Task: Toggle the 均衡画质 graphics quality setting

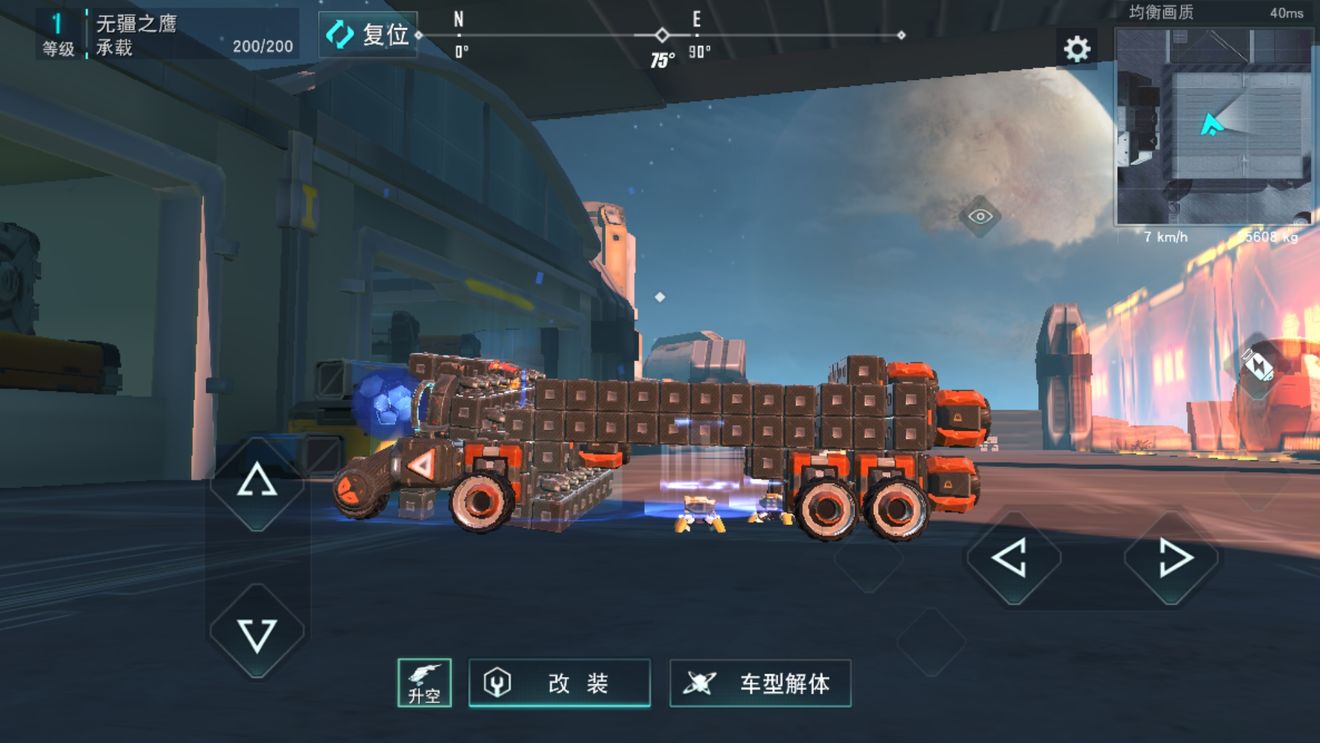Action: (x=1159, y=11)
